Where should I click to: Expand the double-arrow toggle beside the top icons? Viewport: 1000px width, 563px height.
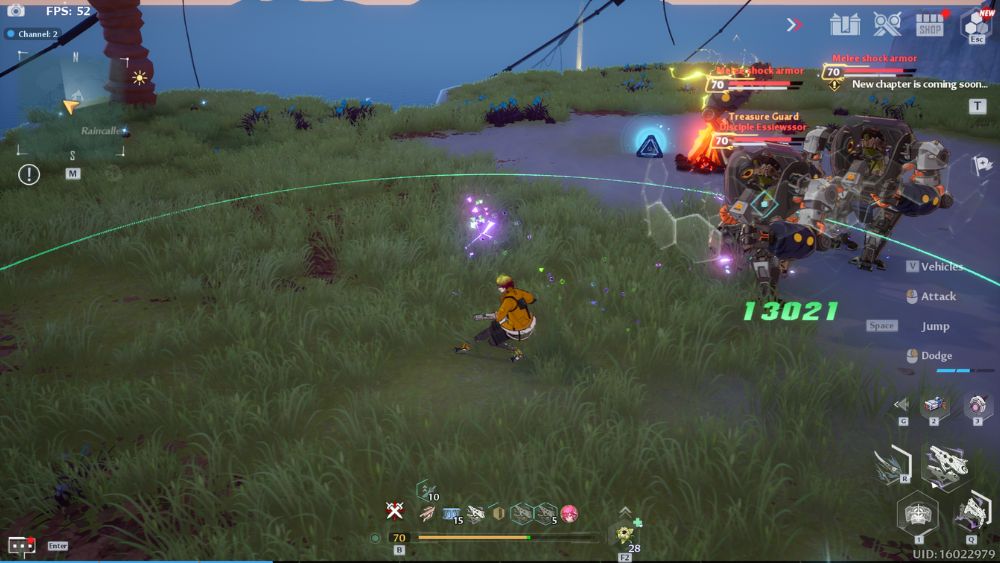pos(795,24)
